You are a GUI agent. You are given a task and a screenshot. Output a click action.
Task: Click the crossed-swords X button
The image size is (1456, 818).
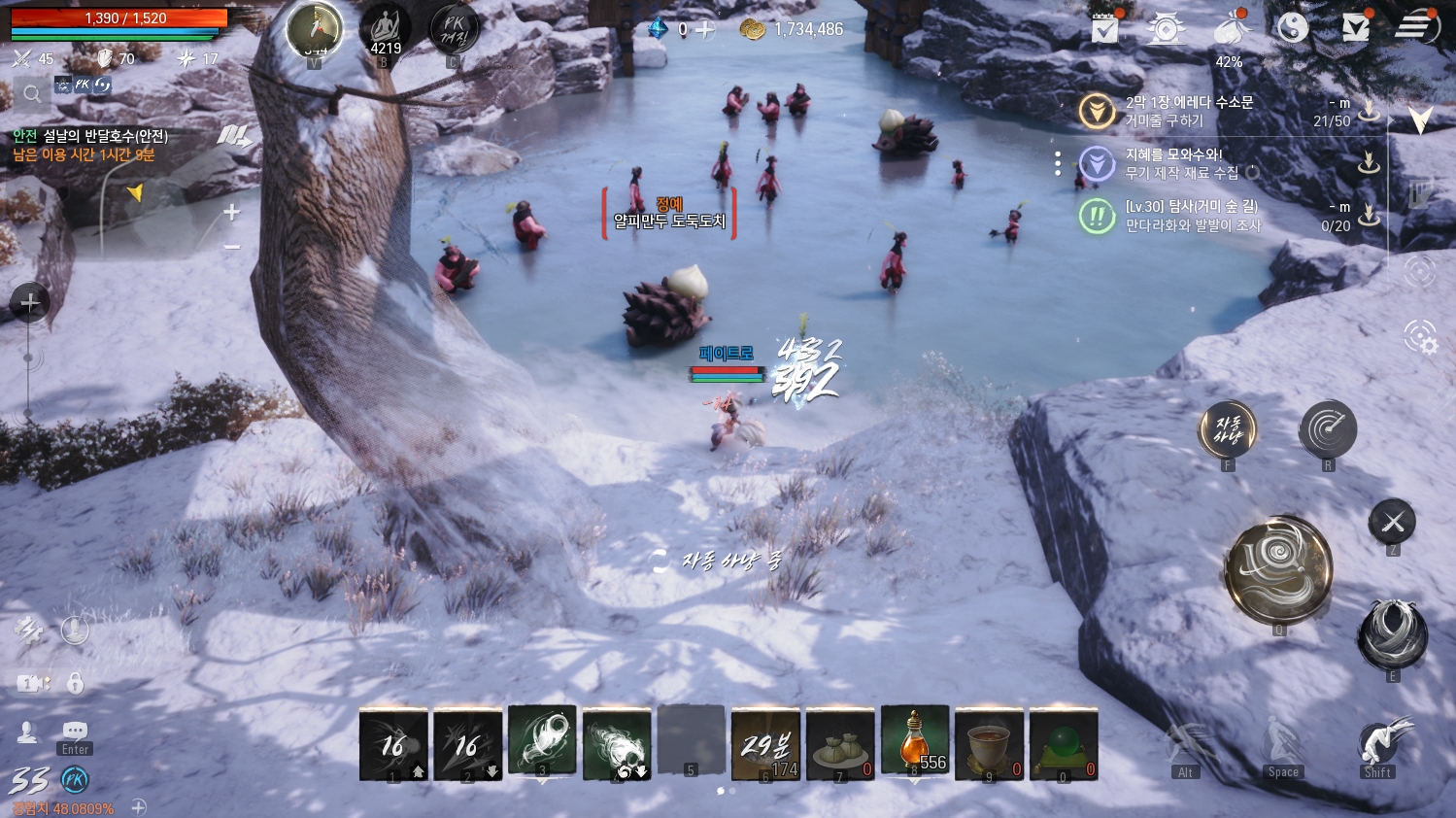pos(1392,523)
